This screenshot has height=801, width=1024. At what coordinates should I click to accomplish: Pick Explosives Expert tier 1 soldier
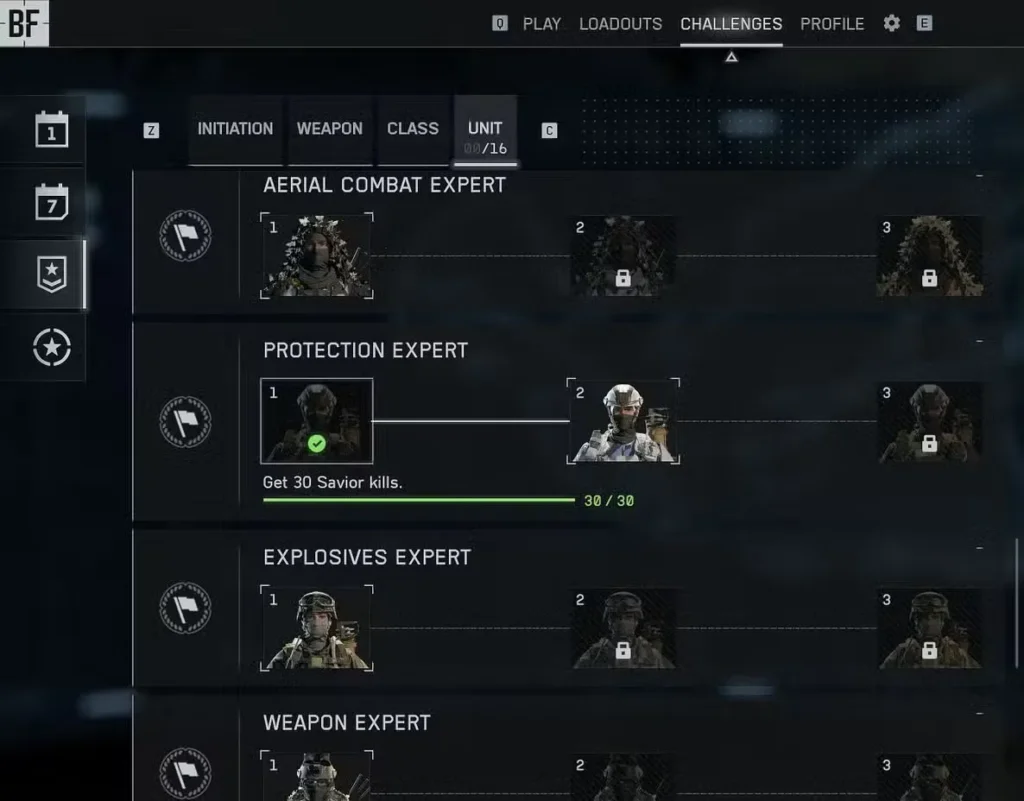click(316, 628)
